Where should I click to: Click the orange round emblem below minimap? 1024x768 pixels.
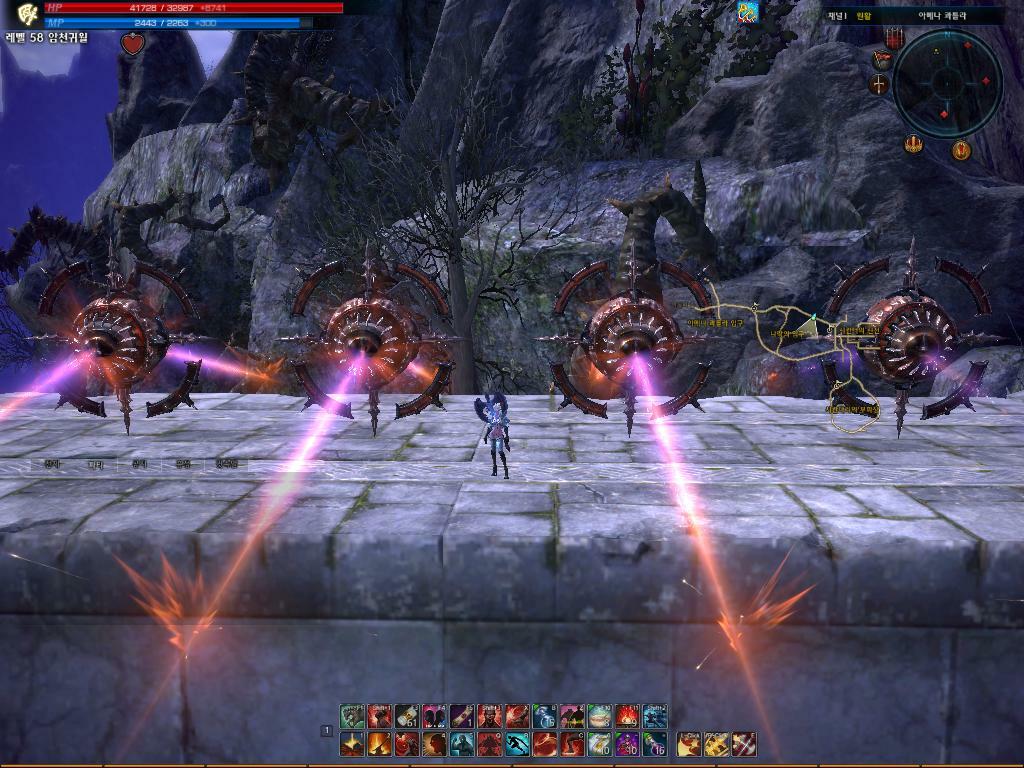(961, 151)
